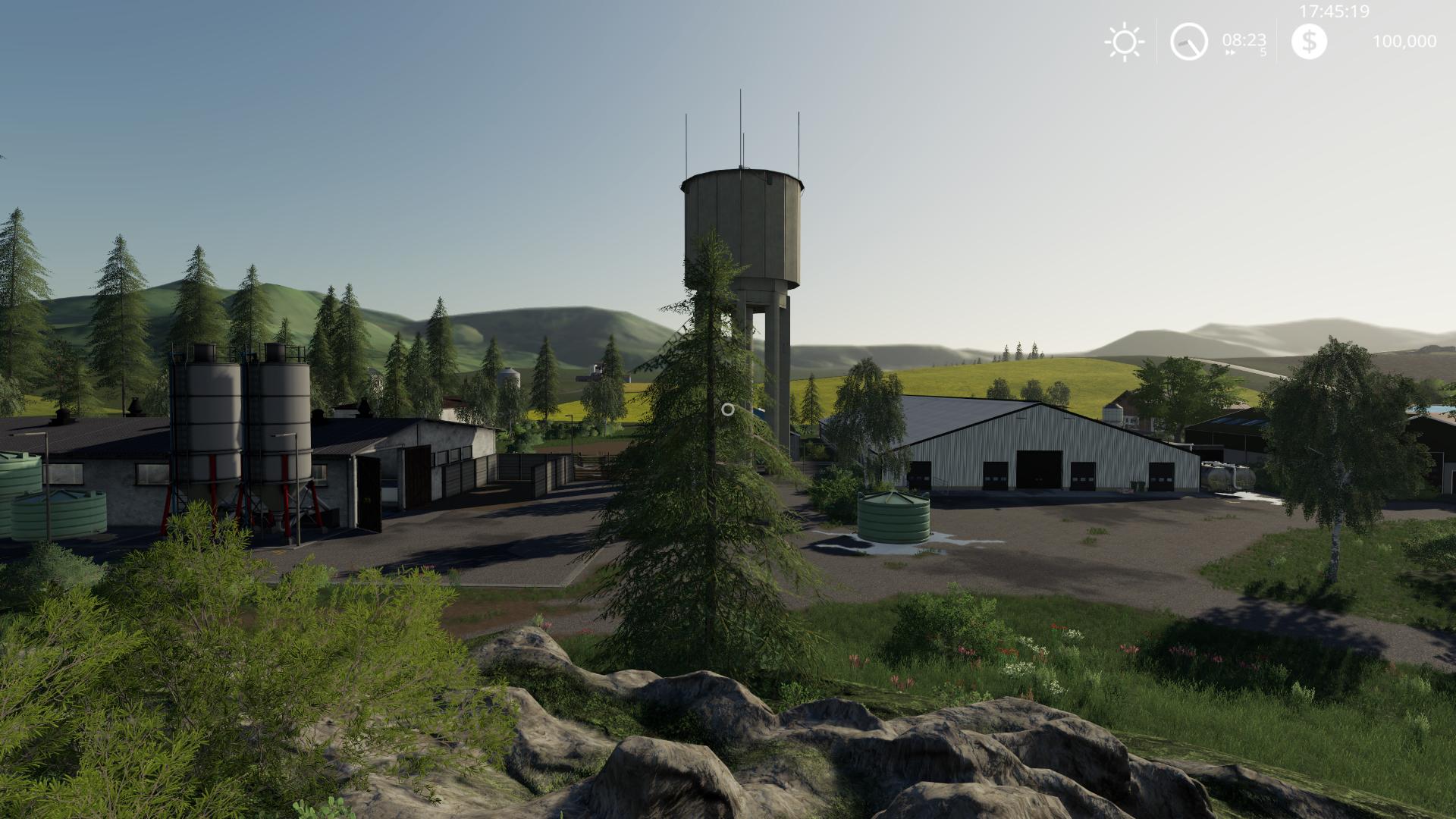Select the game clock icon
This screenshot has width=1456, height=819.
[1188, 42]
